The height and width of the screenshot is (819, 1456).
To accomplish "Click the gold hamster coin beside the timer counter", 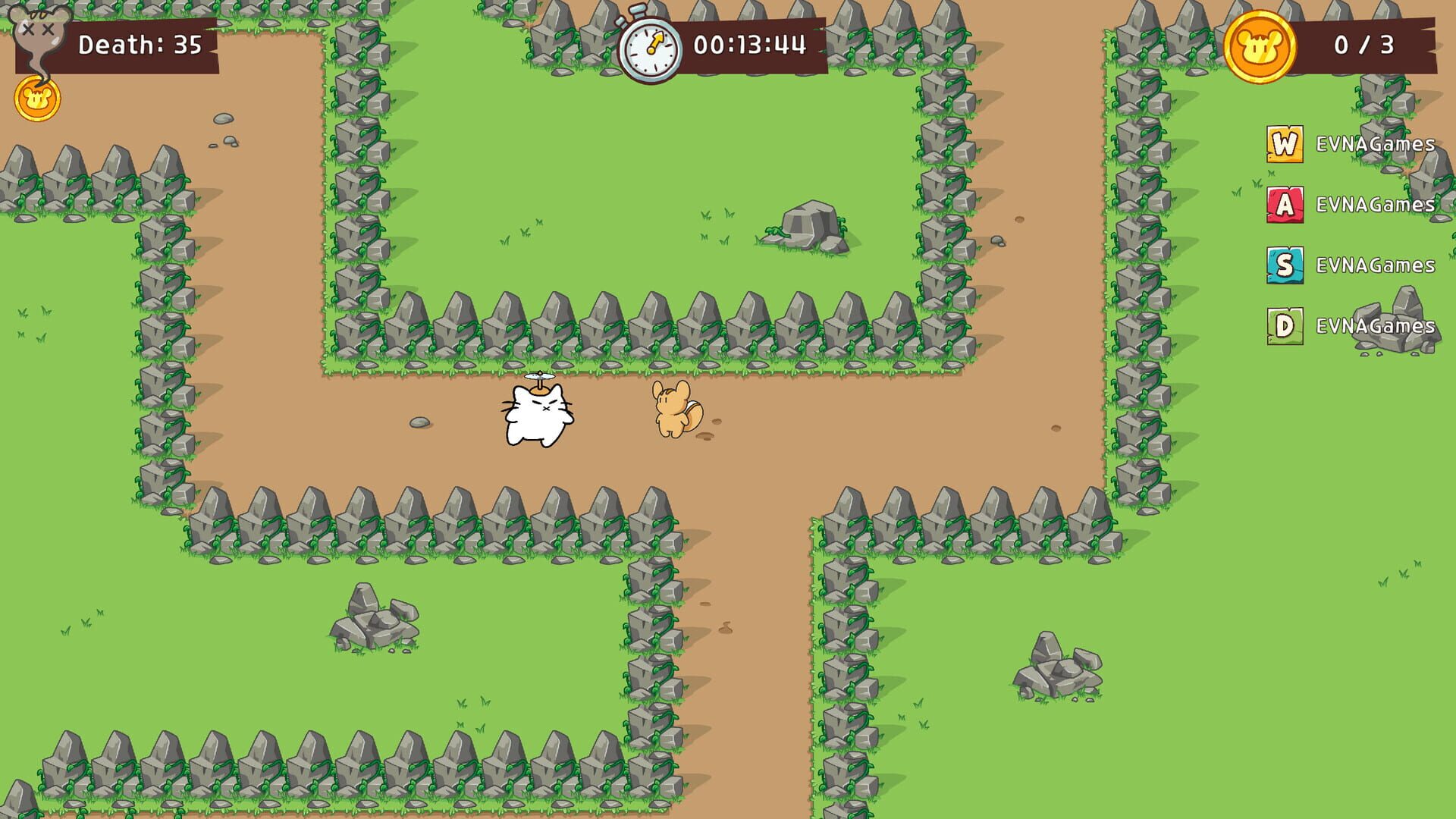I will tap(1259, 45).
